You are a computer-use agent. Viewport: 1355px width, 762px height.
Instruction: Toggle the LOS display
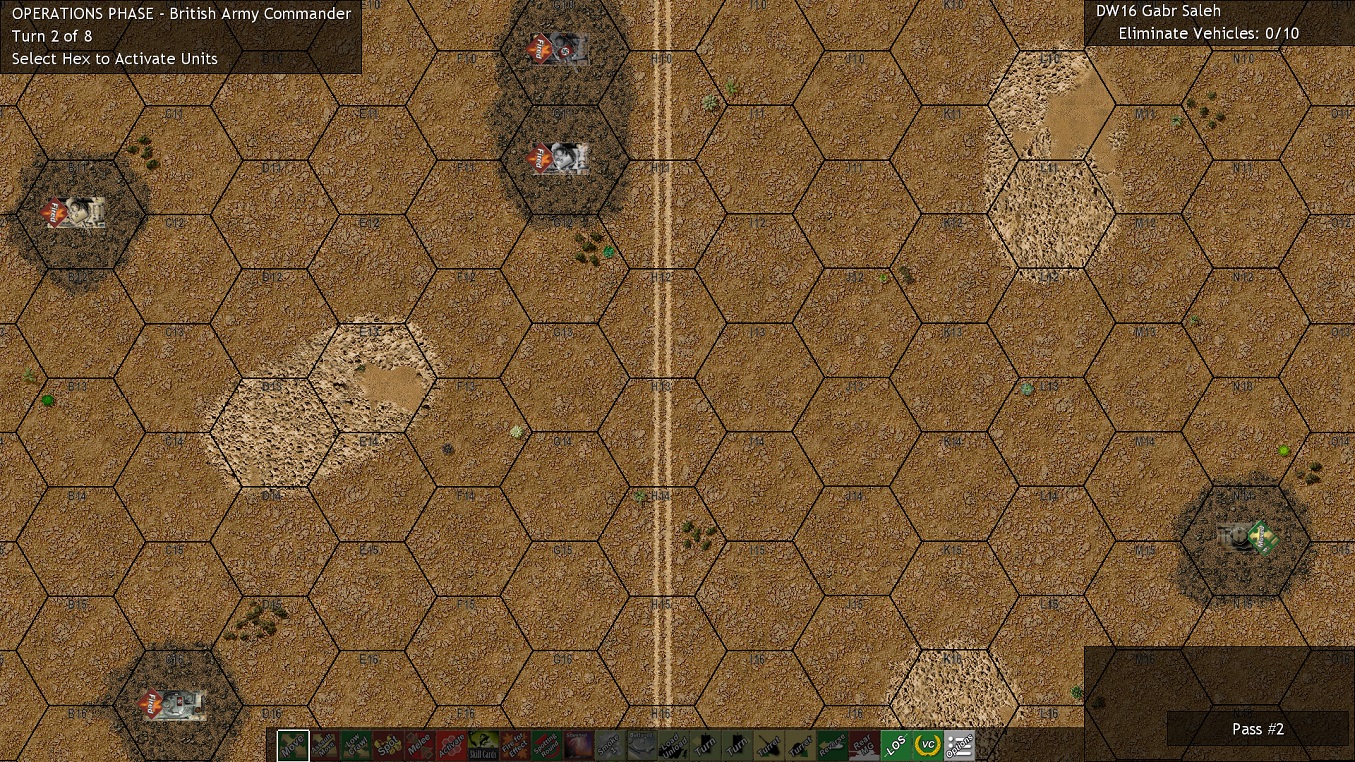[897, 744]
